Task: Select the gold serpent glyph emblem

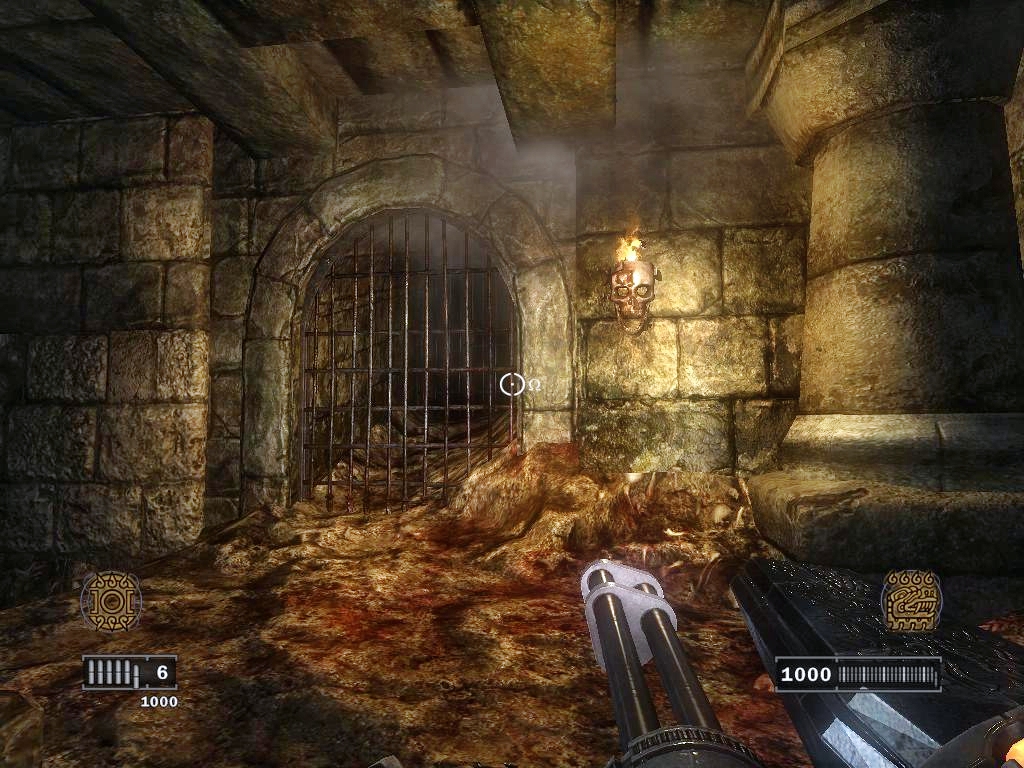Action: pos(911,600)
